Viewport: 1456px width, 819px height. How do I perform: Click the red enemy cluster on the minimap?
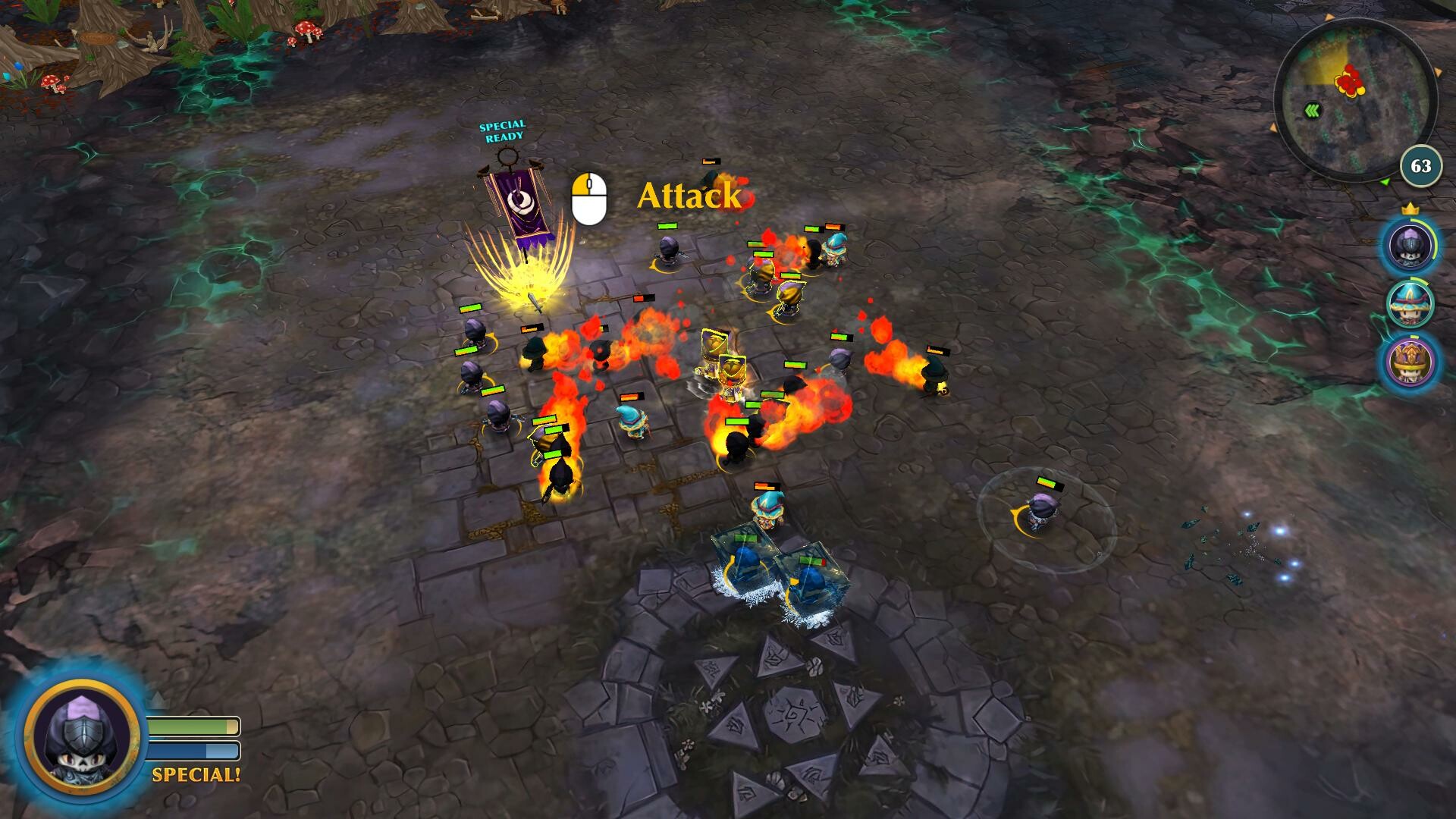tap(1349, 79)
